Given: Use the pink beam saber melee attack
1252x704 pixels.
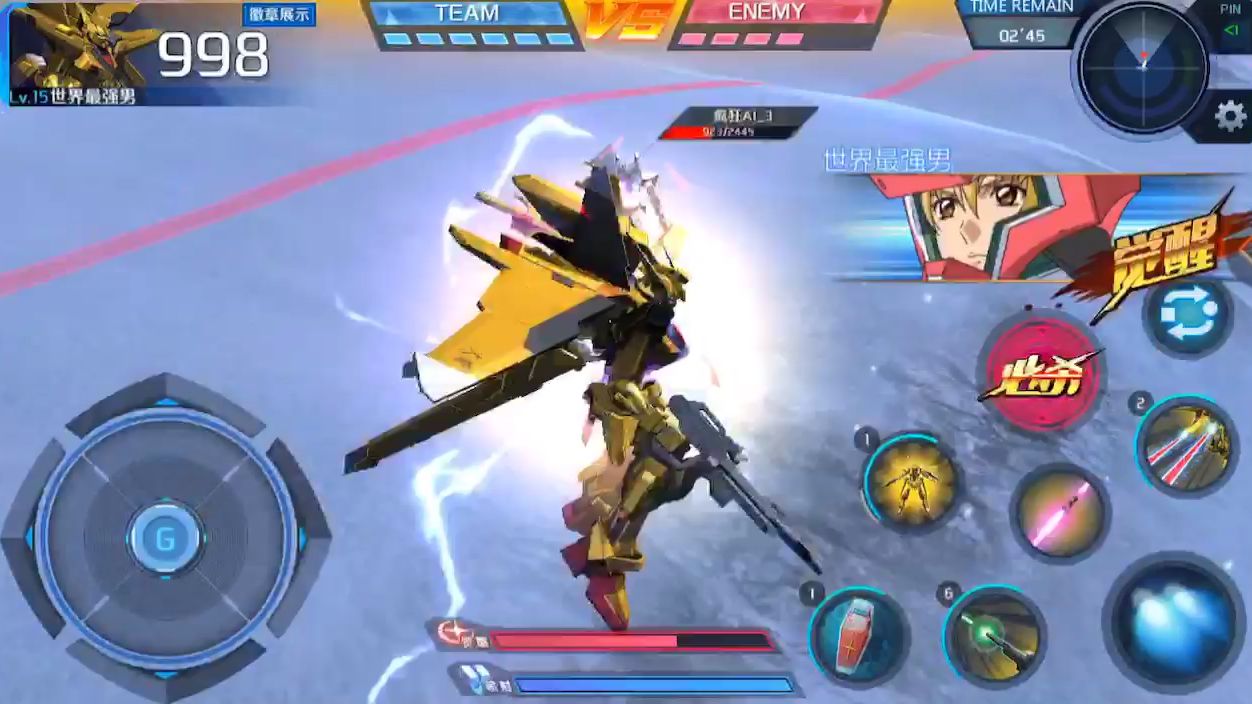Looking at the screenshot, I should [x=1058, y=513].
